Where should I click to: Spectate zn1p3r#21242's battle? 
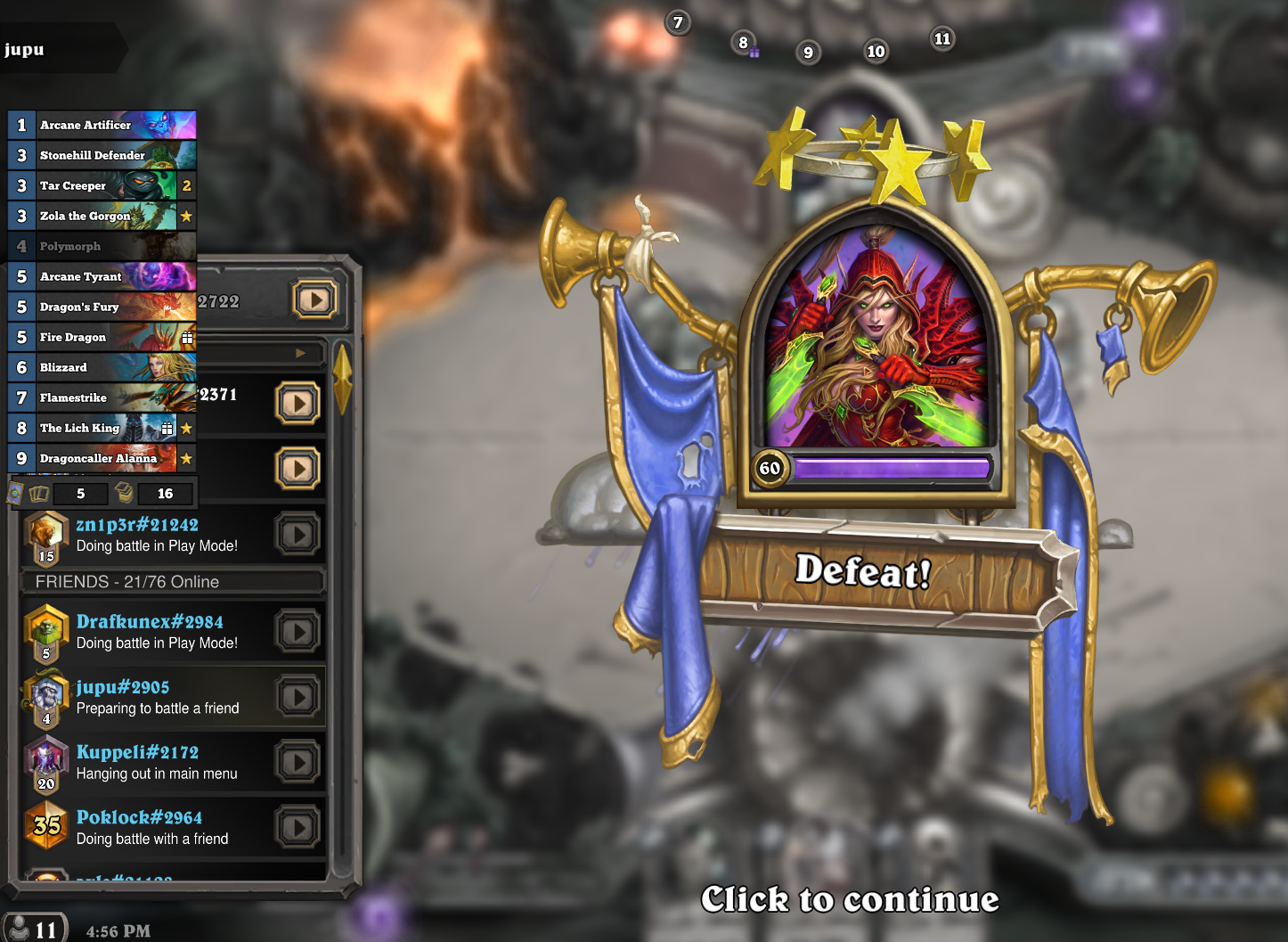pyautogui.click(x=298, y=535)
